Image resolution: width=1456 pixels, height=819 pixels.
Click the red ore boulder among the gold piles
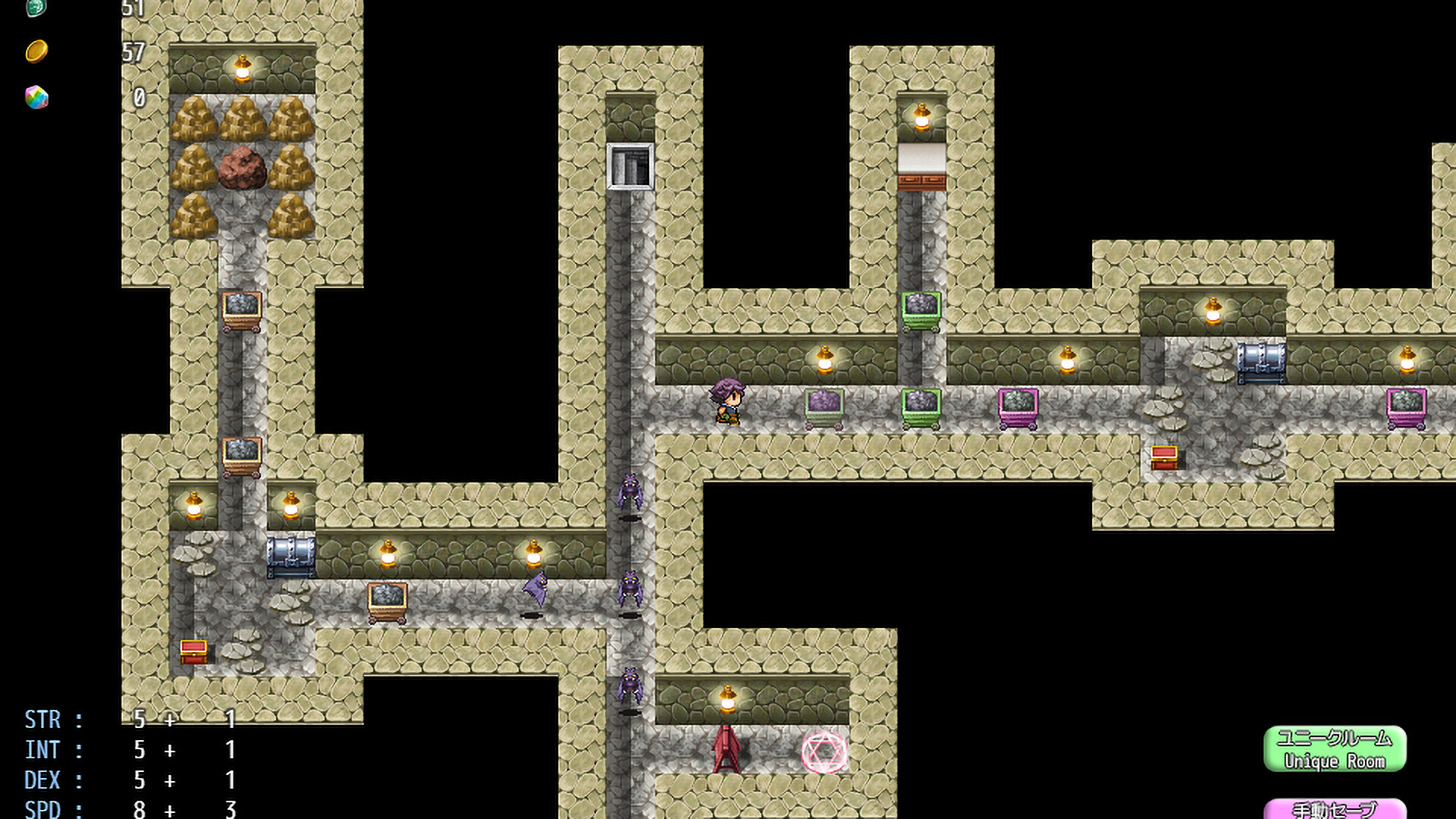(243, 168)
